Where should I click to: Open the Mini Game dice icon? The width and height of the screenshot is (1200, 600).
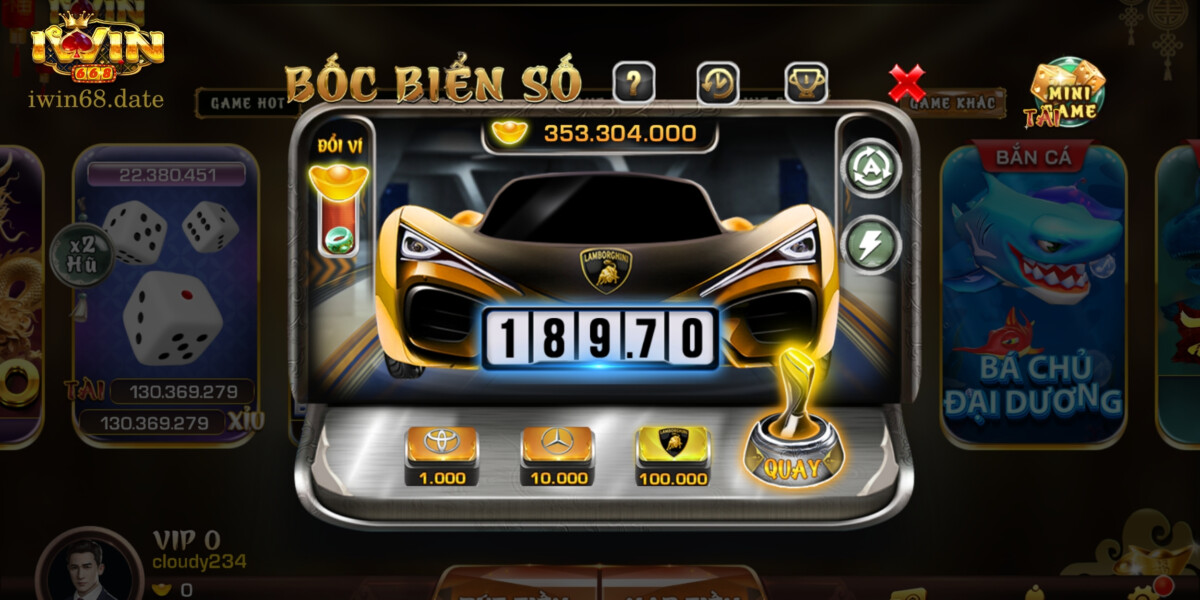(1068, 92)
